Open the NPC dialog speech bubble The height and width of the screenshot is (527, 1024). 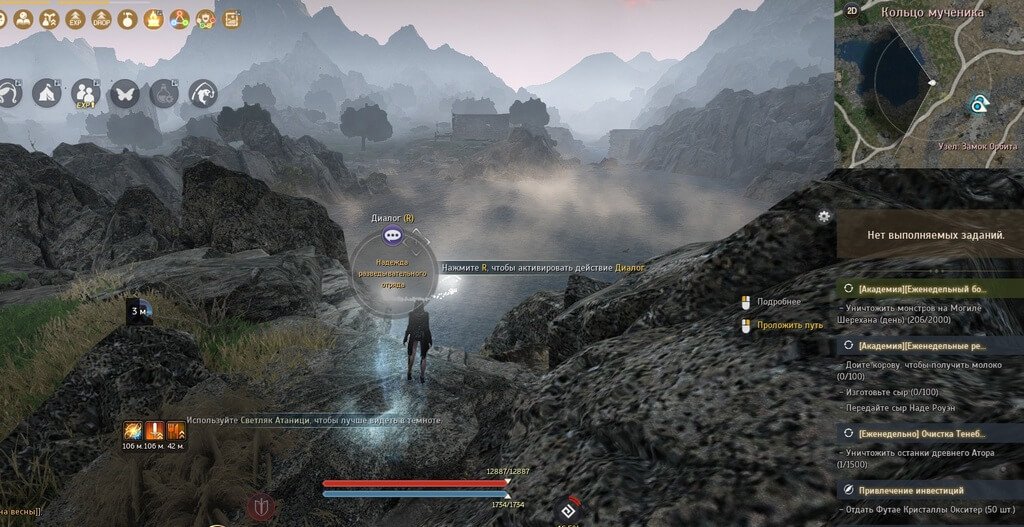point(393,236)
